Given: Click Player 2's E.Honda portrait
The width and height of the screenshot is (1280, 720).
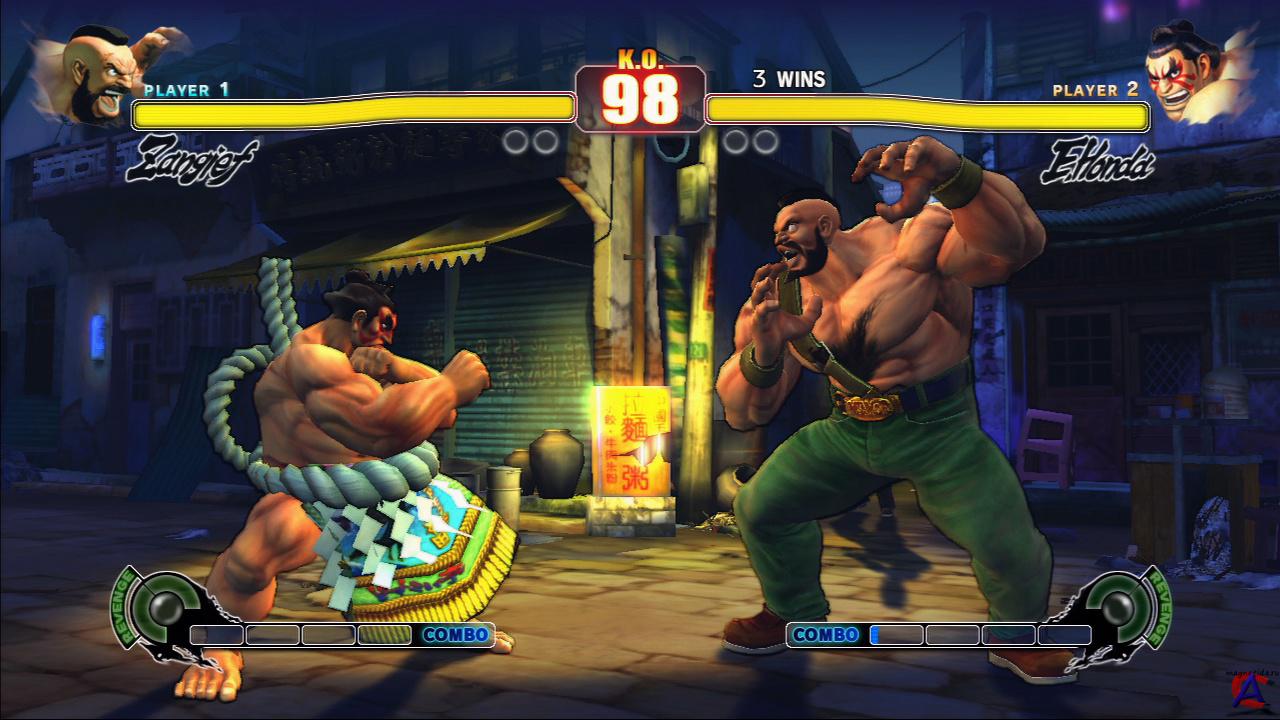Looking at the screenshot, I should point(1186,73).
